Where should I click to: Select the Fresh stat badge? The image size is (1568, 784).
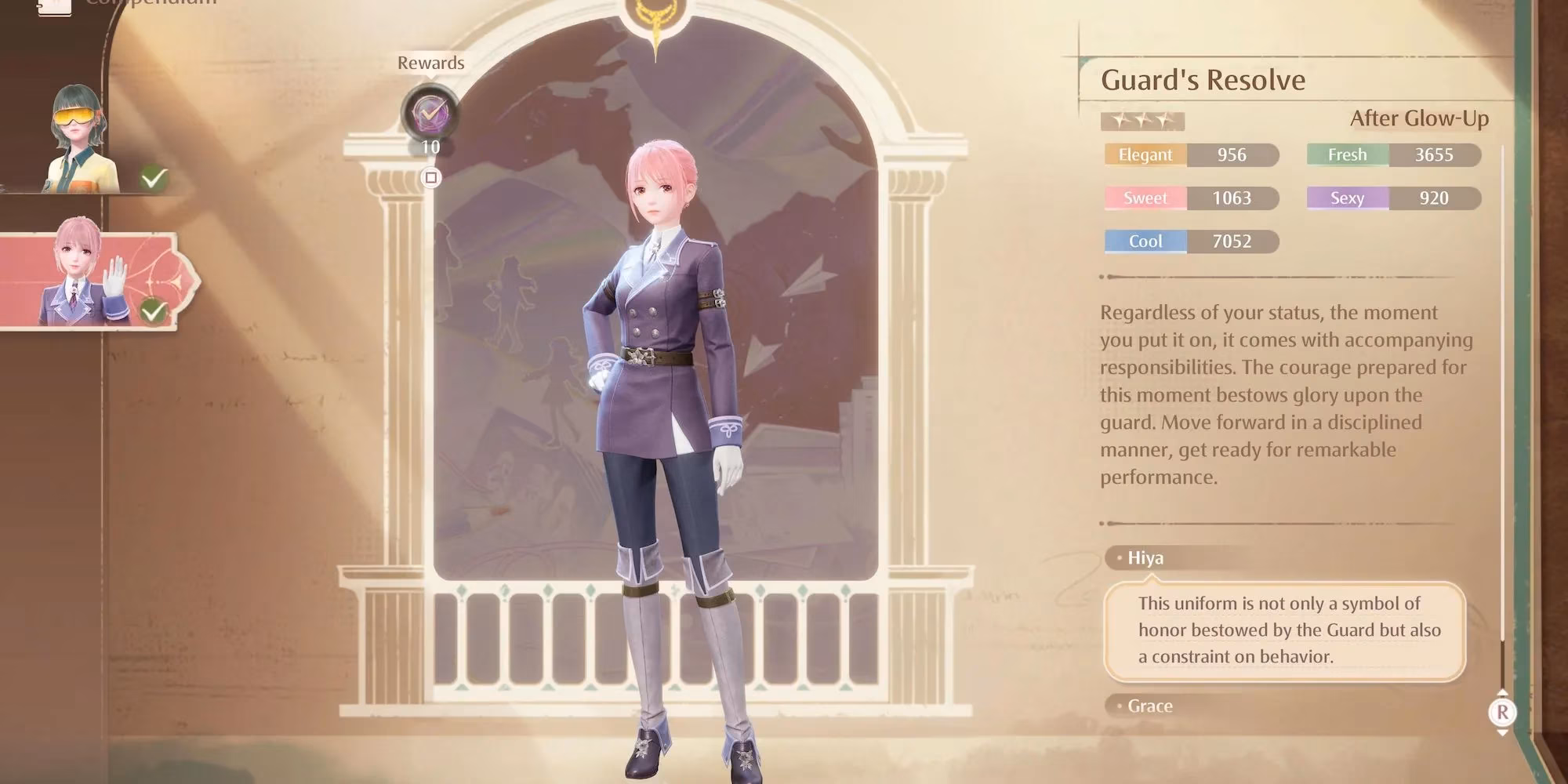tap(1347, 154)
